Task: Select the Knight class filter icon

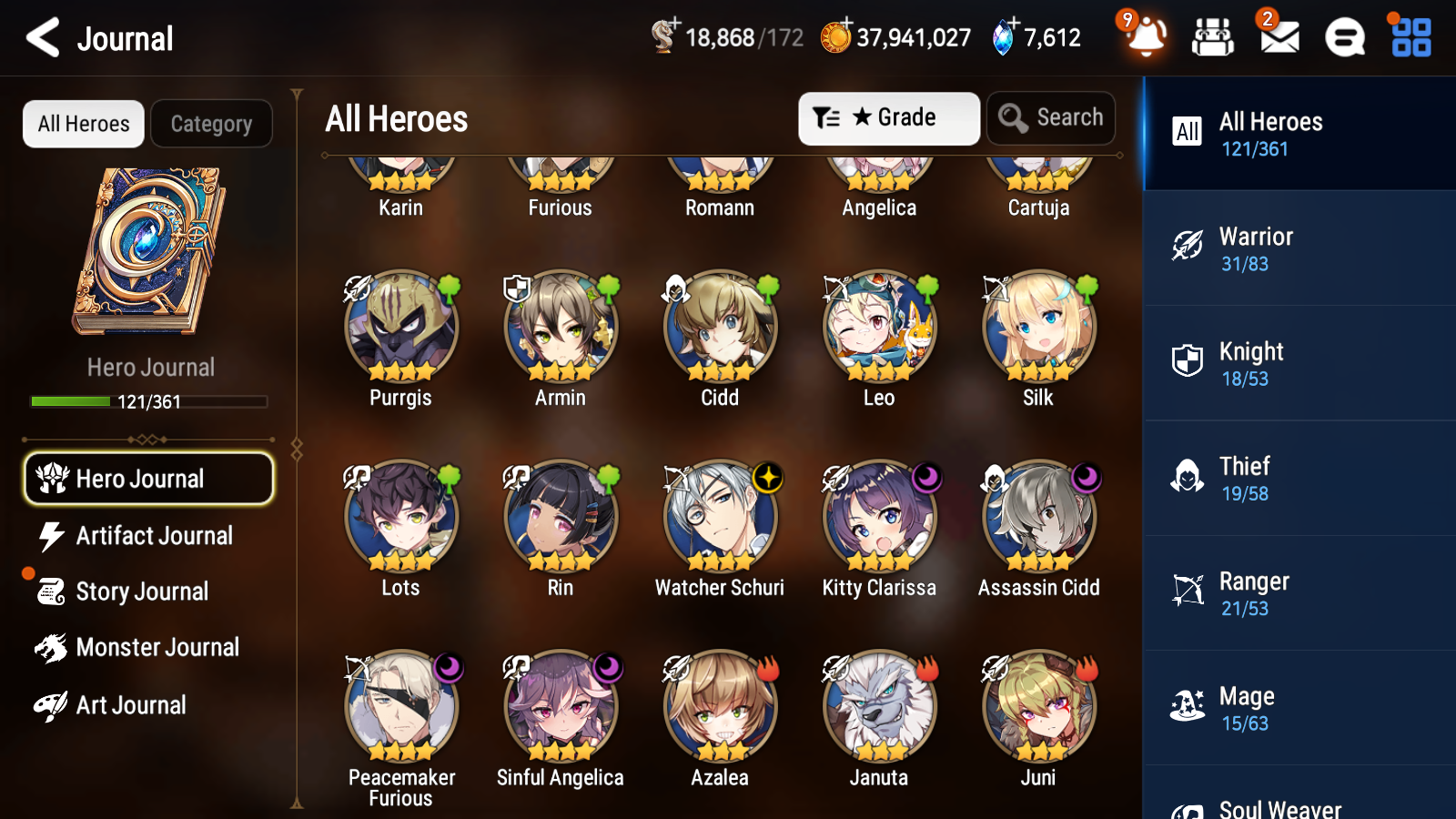Action: (1186, 363)
